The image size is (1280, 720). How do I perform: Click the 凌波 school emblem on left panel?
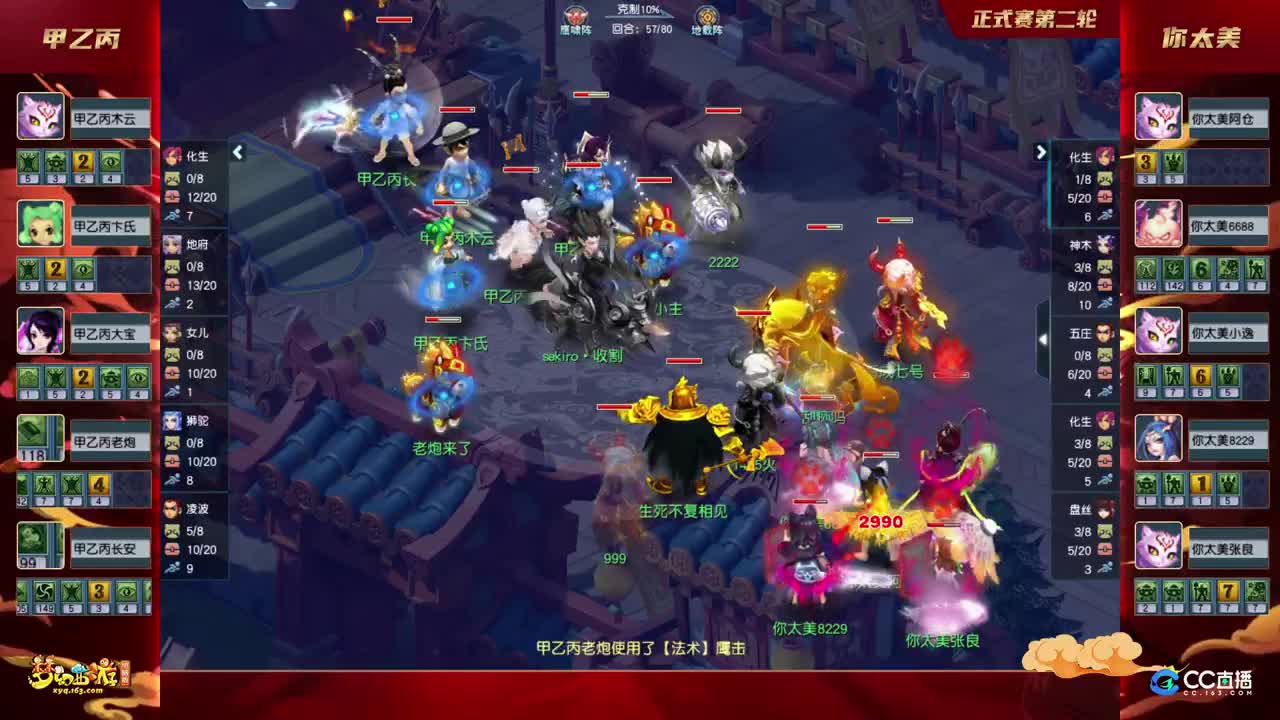click(x=171, y=510)
